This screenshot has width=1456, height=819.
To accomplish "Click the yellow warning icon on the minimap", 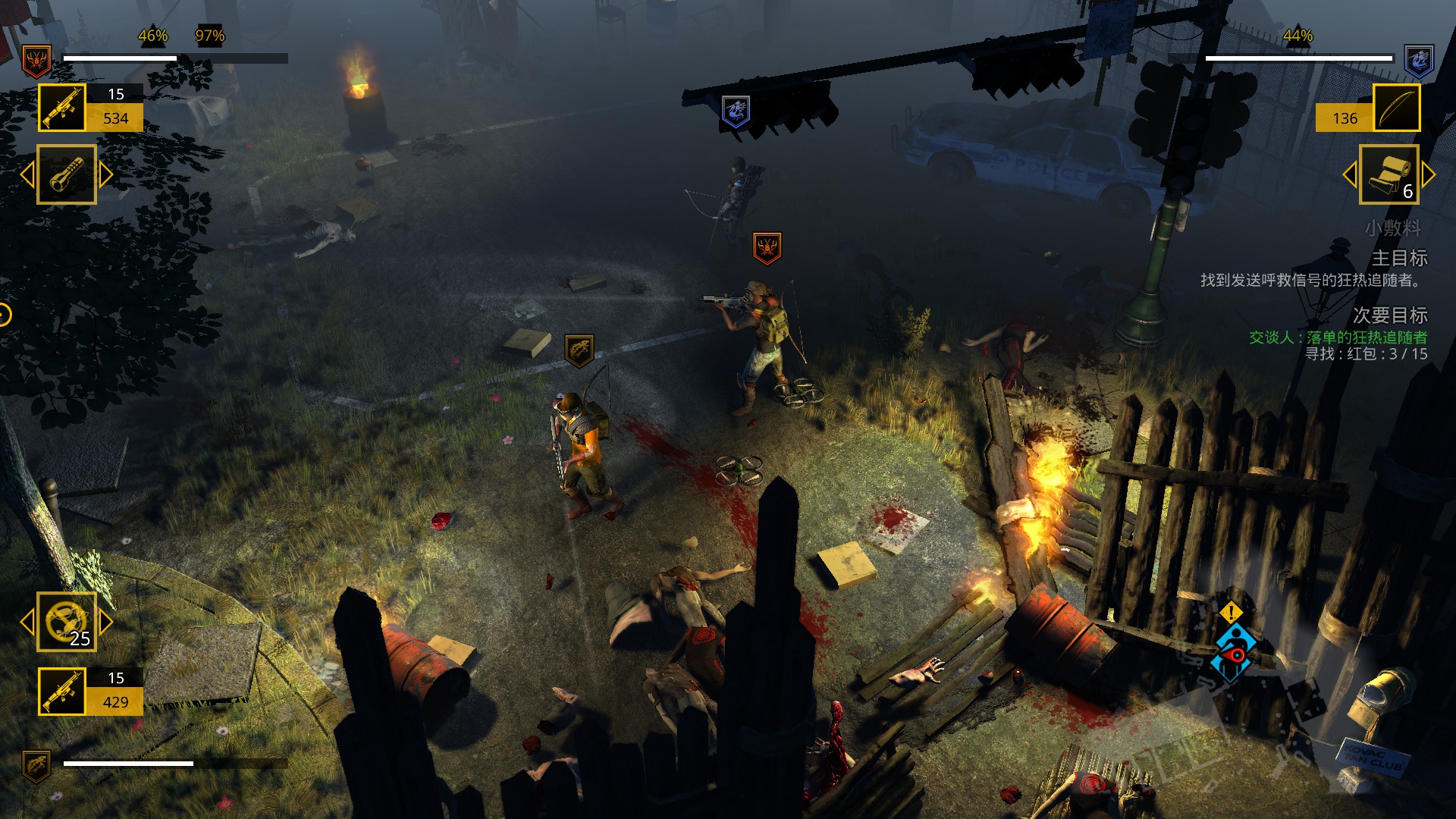I will click(x=1230, y=613).
